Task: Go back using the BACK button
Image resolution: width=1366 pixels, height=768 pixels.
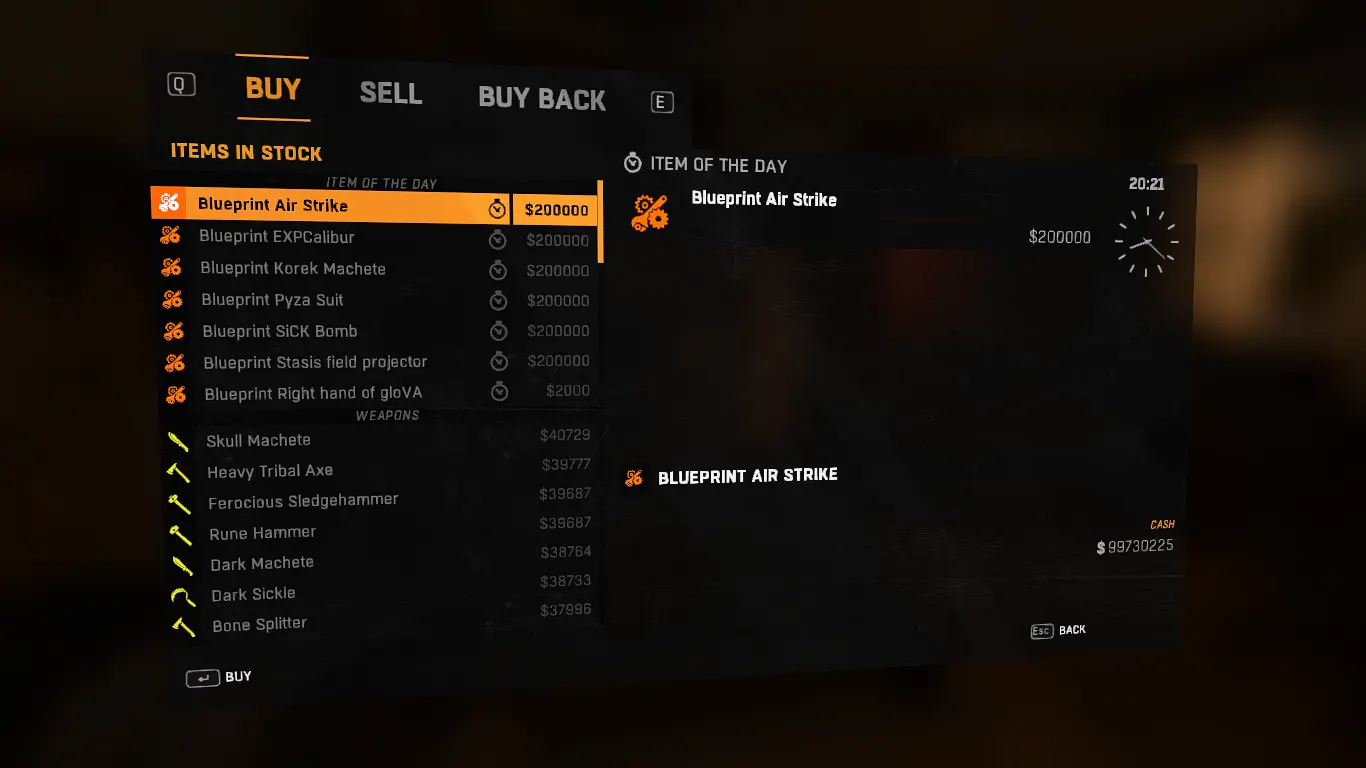Action: (x=1059, y=631)
